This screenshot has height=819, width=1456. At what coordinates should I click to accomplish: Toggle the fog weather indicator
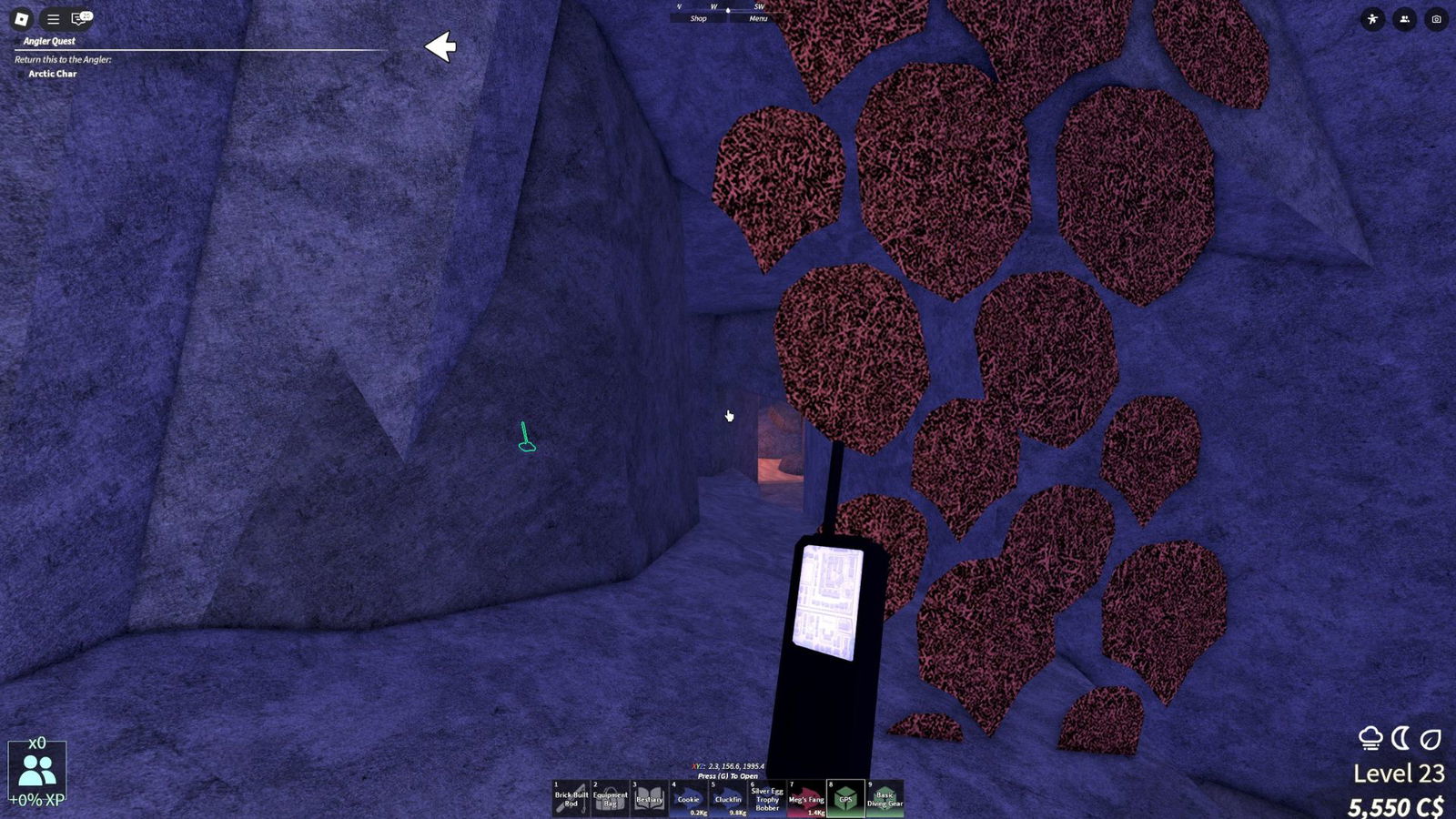pos(1370,737)
